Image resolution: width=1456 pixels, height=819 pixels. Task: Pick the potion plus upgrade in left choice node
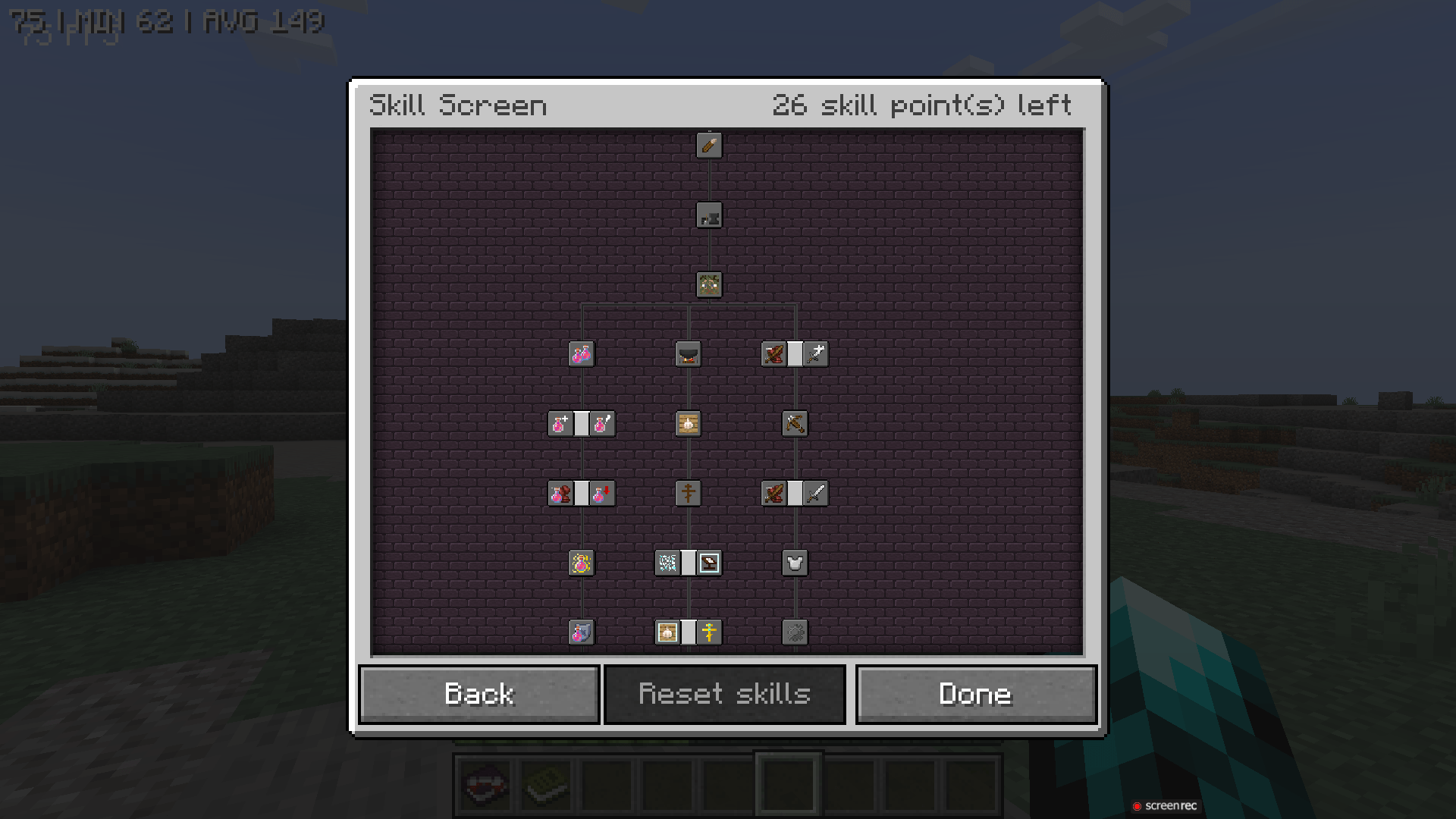tap(562, 424)
